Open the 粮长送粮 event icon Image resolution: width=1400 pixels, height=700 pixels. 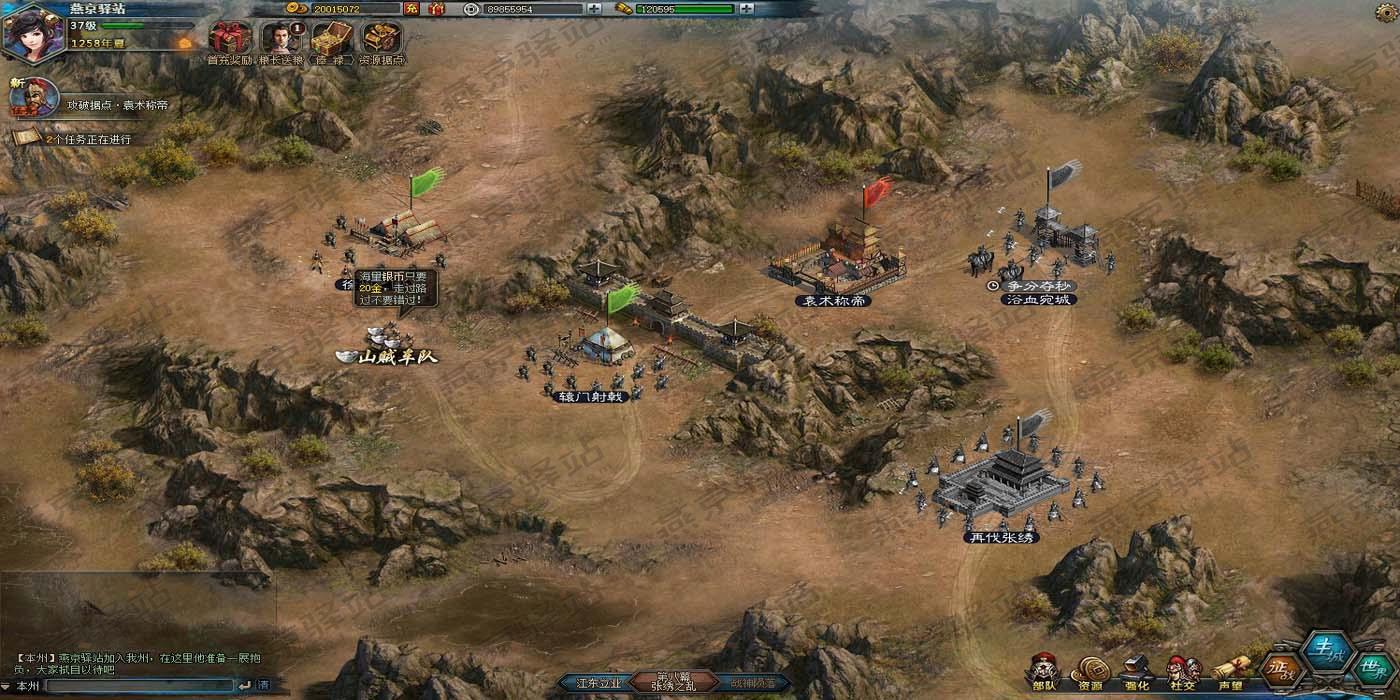click(281, 40)
